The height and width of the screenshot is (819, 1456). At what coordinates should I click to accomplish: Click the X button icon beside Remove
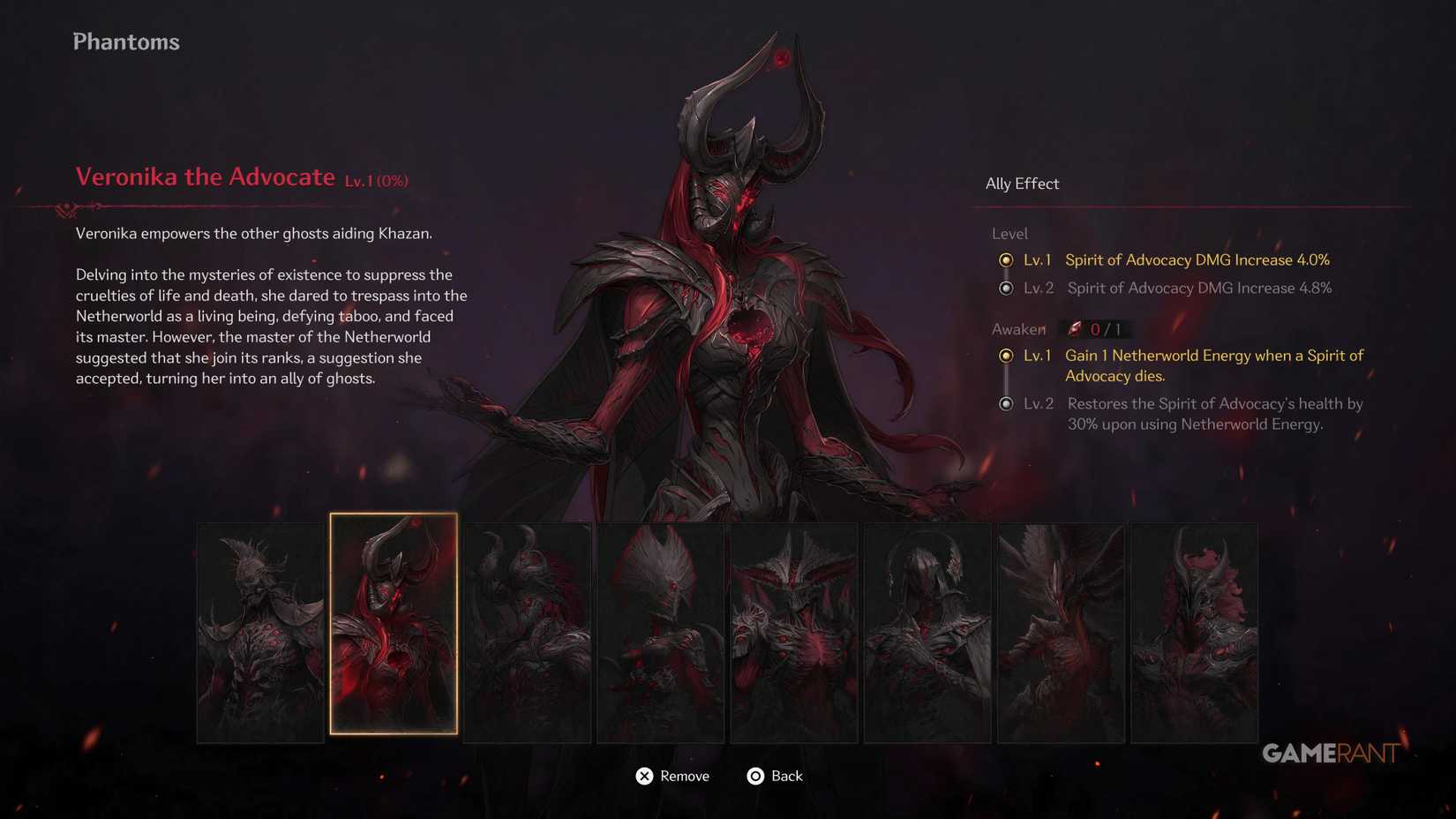[x=645, y=777]
